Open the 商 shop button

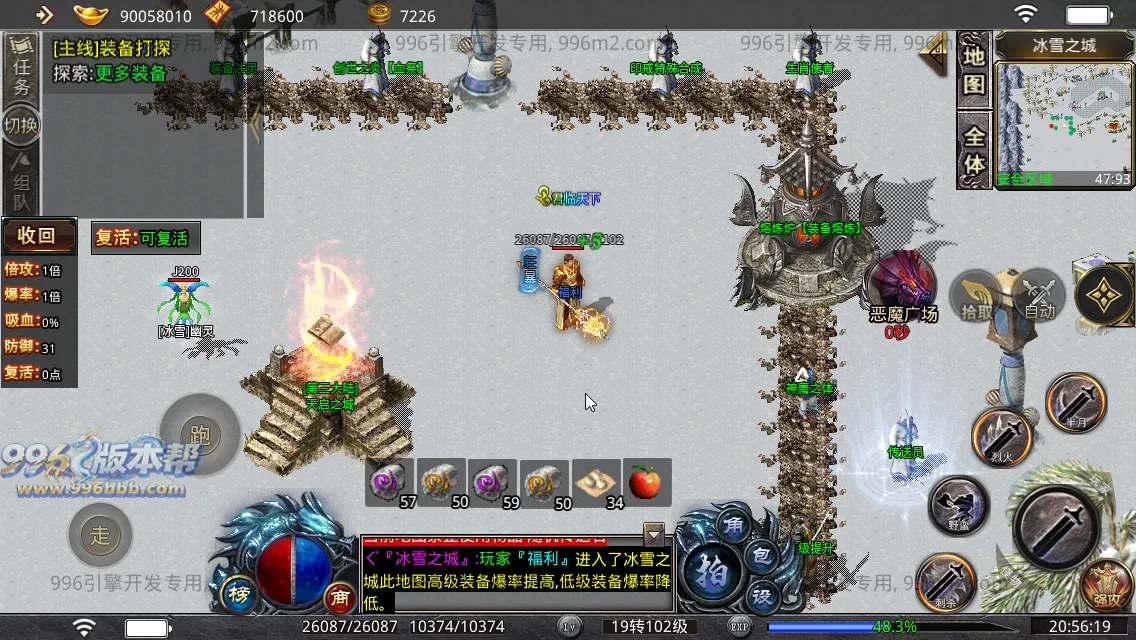coord(341,598)
